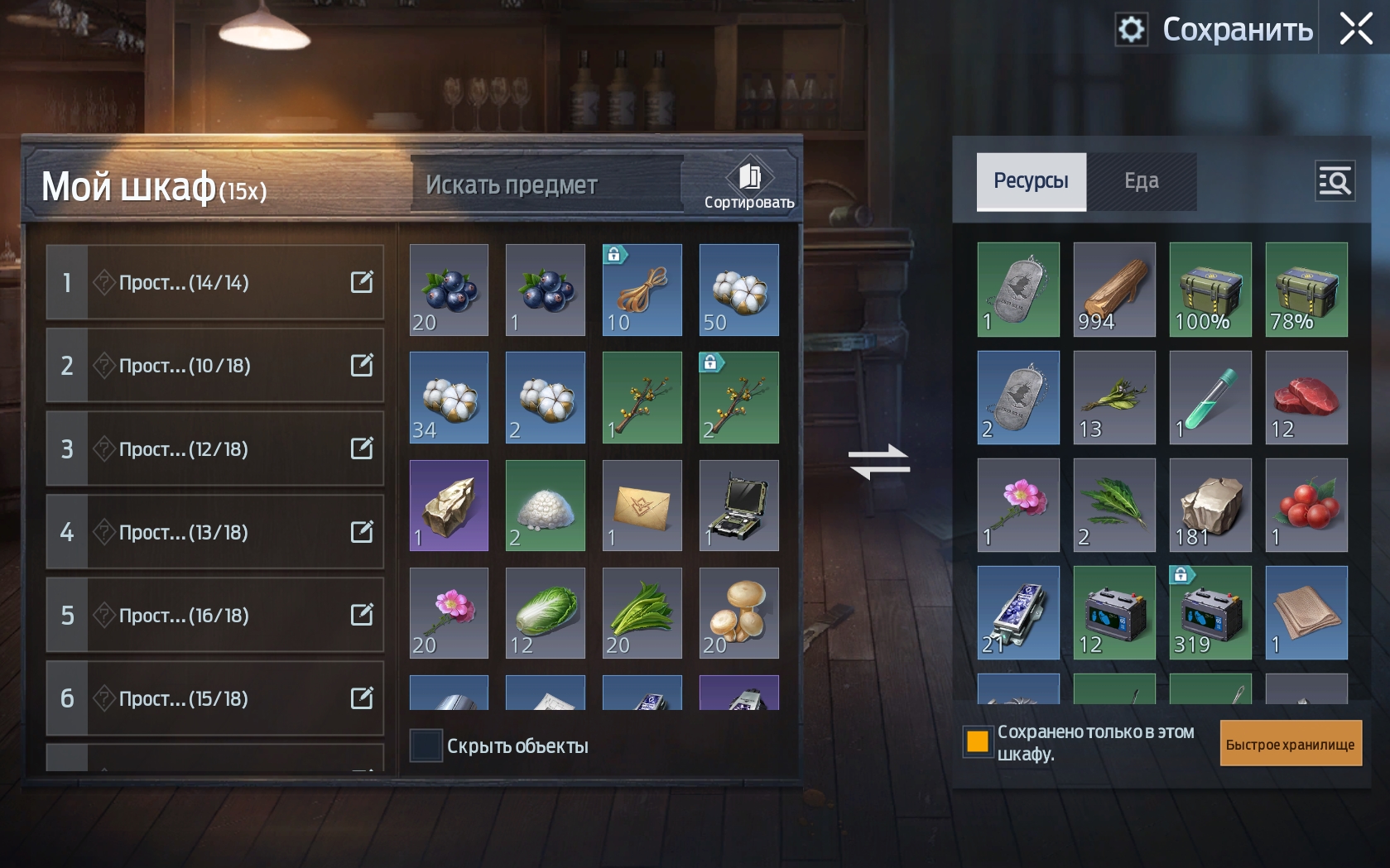This screenshot has height=868, width=1390.
Task: Edit the name of cabinet row 5
Action: click(362, 615)
